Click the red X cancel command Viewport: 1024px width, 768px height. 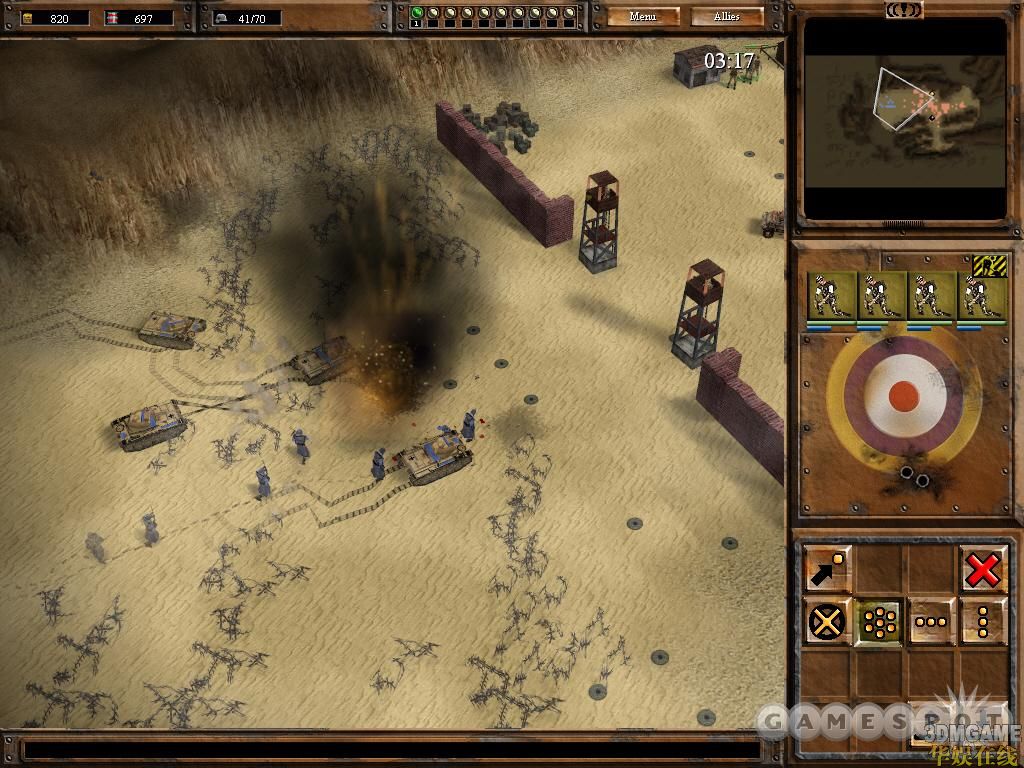pyautogui.click(x=982, y=570)
